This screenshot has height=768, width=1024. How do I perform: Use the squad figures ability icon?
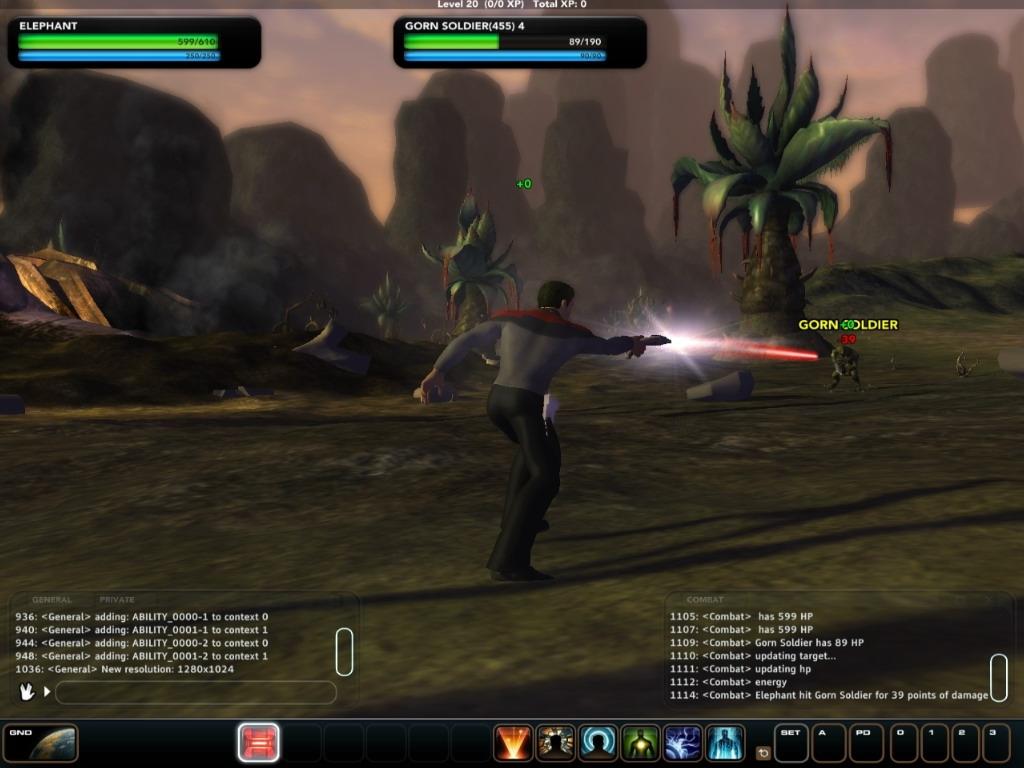point(555,743)
